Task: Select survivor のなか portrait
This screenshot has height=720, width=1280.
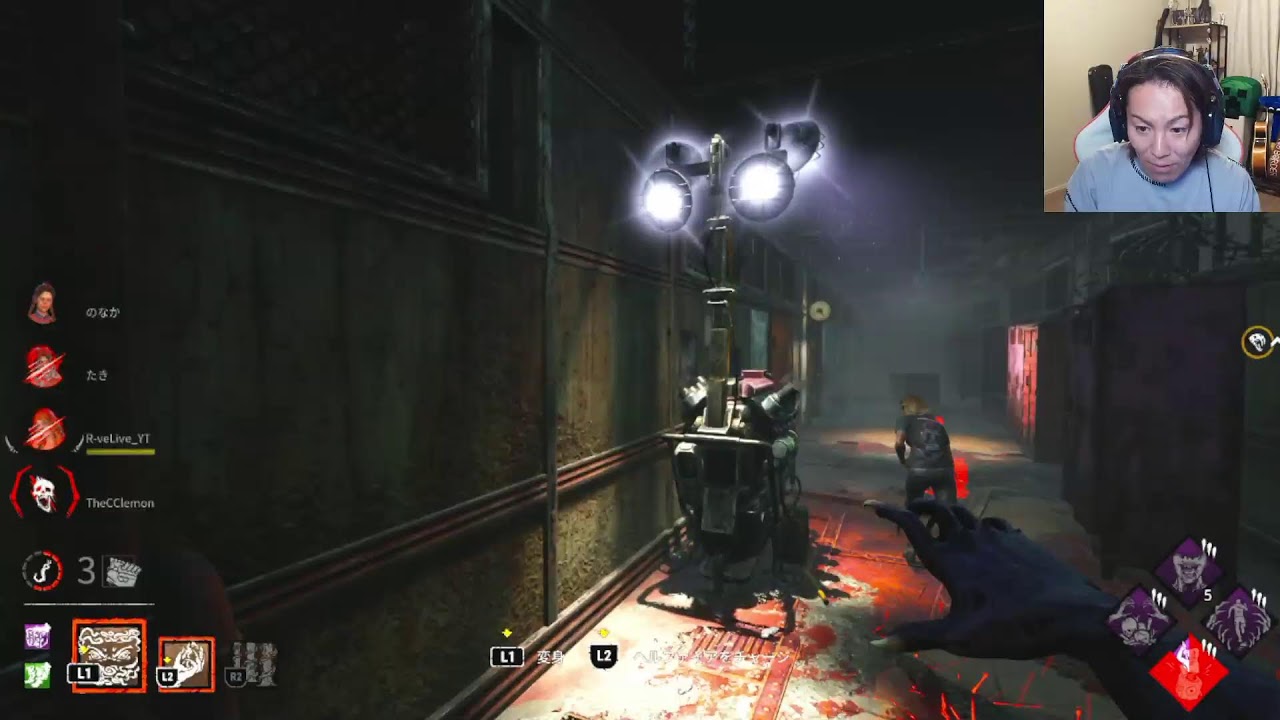Action: click(x=42, y=304)
